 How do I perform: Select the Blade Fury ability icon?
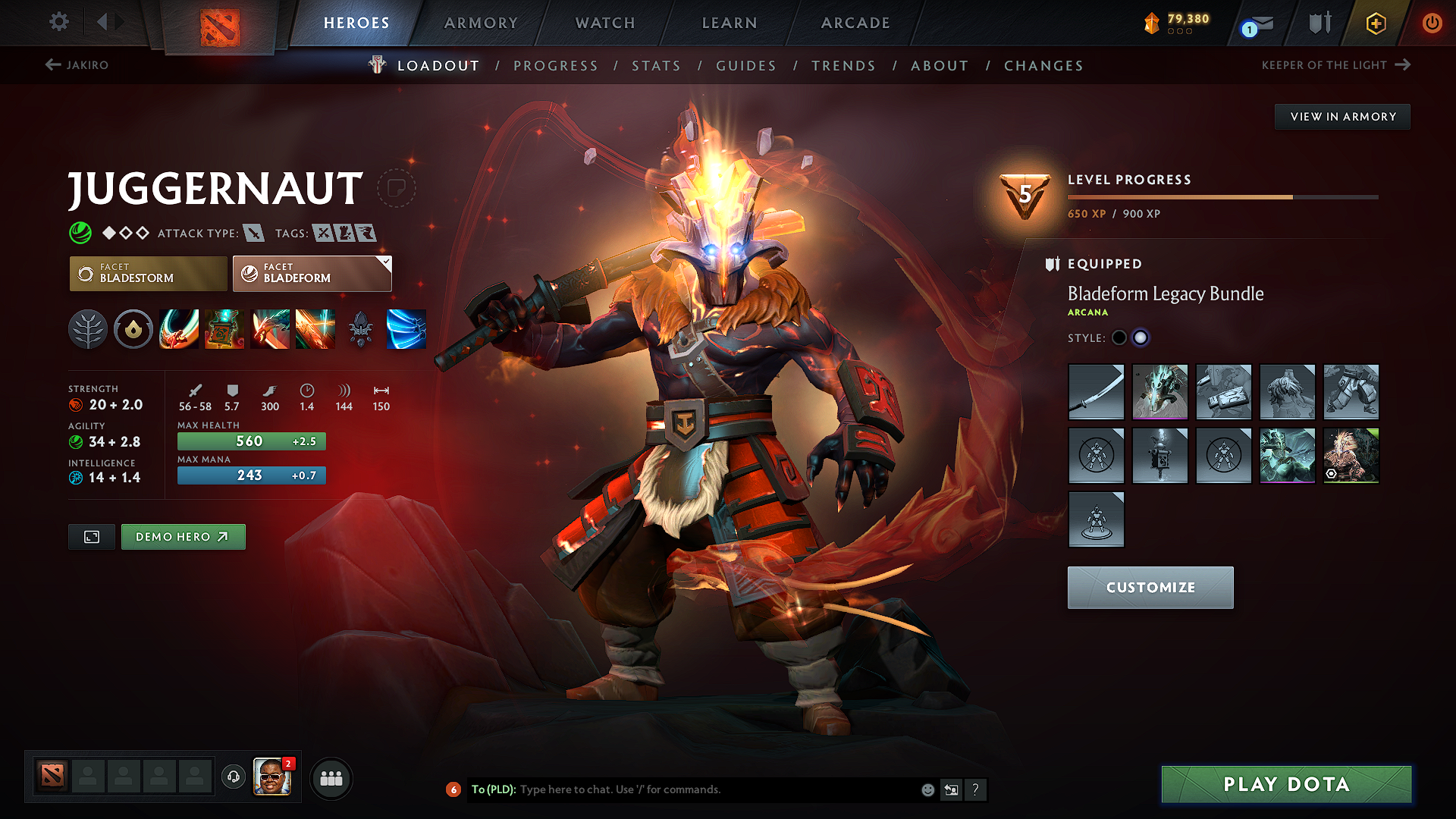tap(179, 329)
